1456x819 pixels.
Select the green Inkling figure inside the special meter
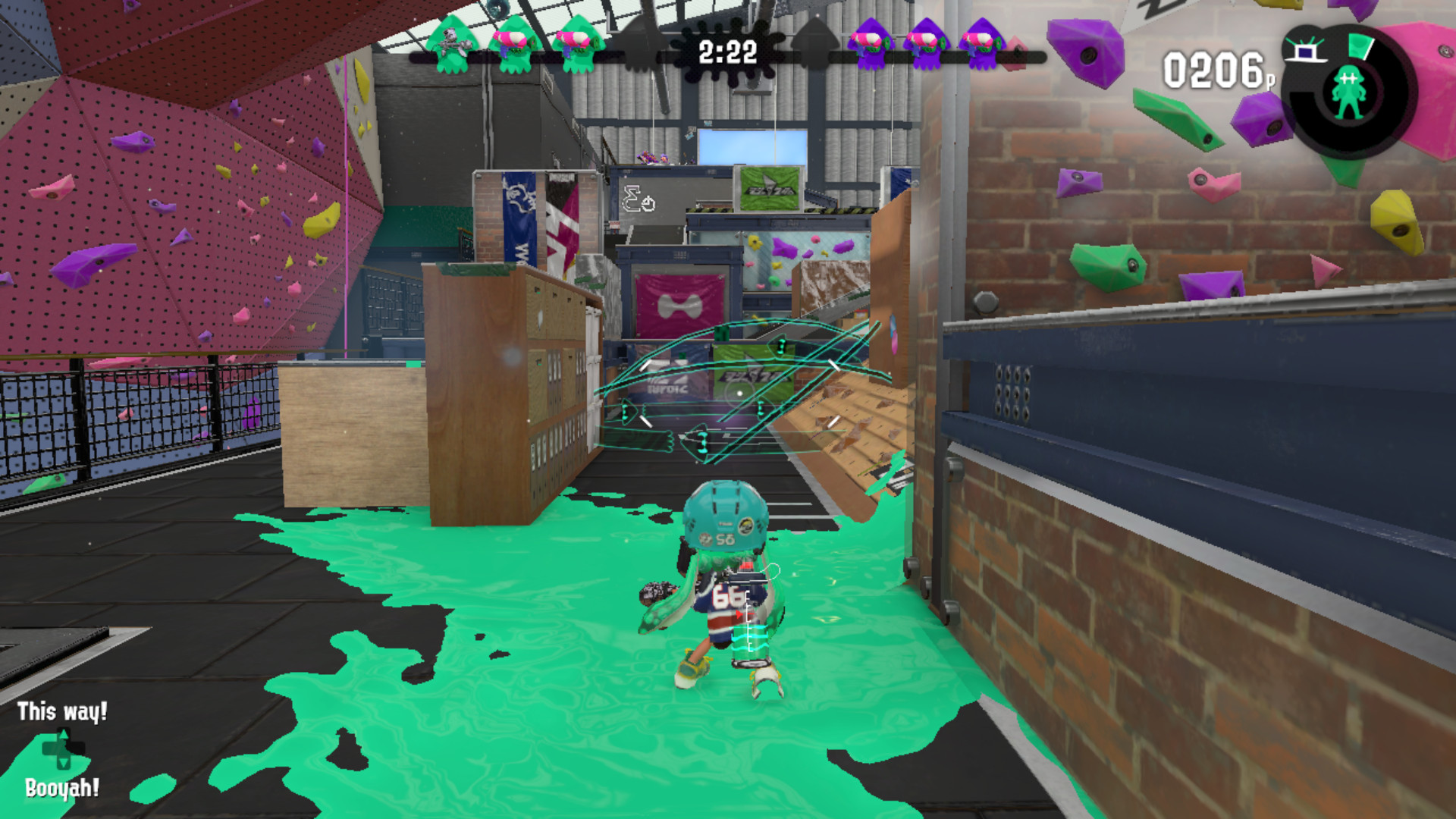1349,91
